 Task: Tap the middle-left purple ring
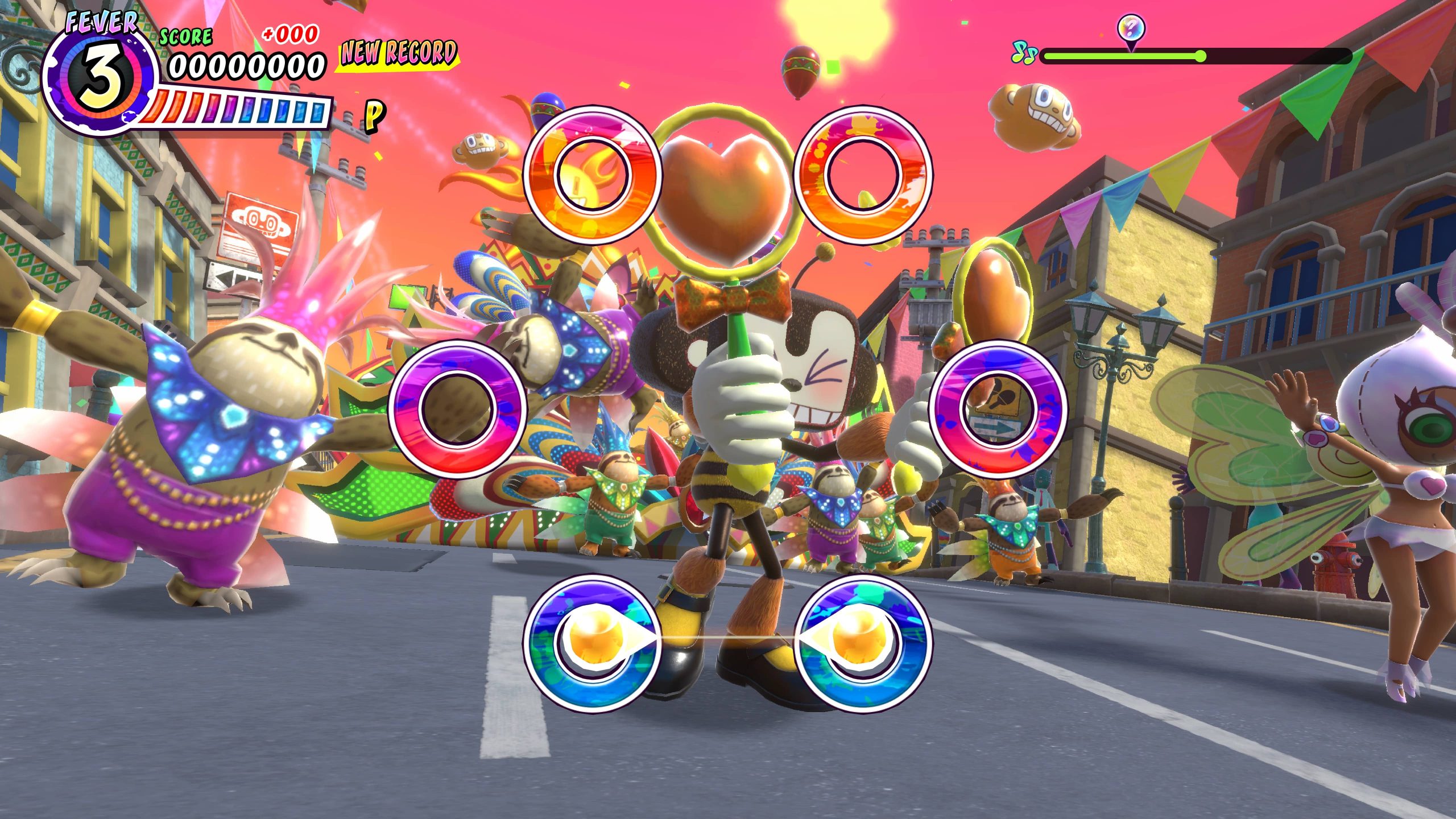458,408
